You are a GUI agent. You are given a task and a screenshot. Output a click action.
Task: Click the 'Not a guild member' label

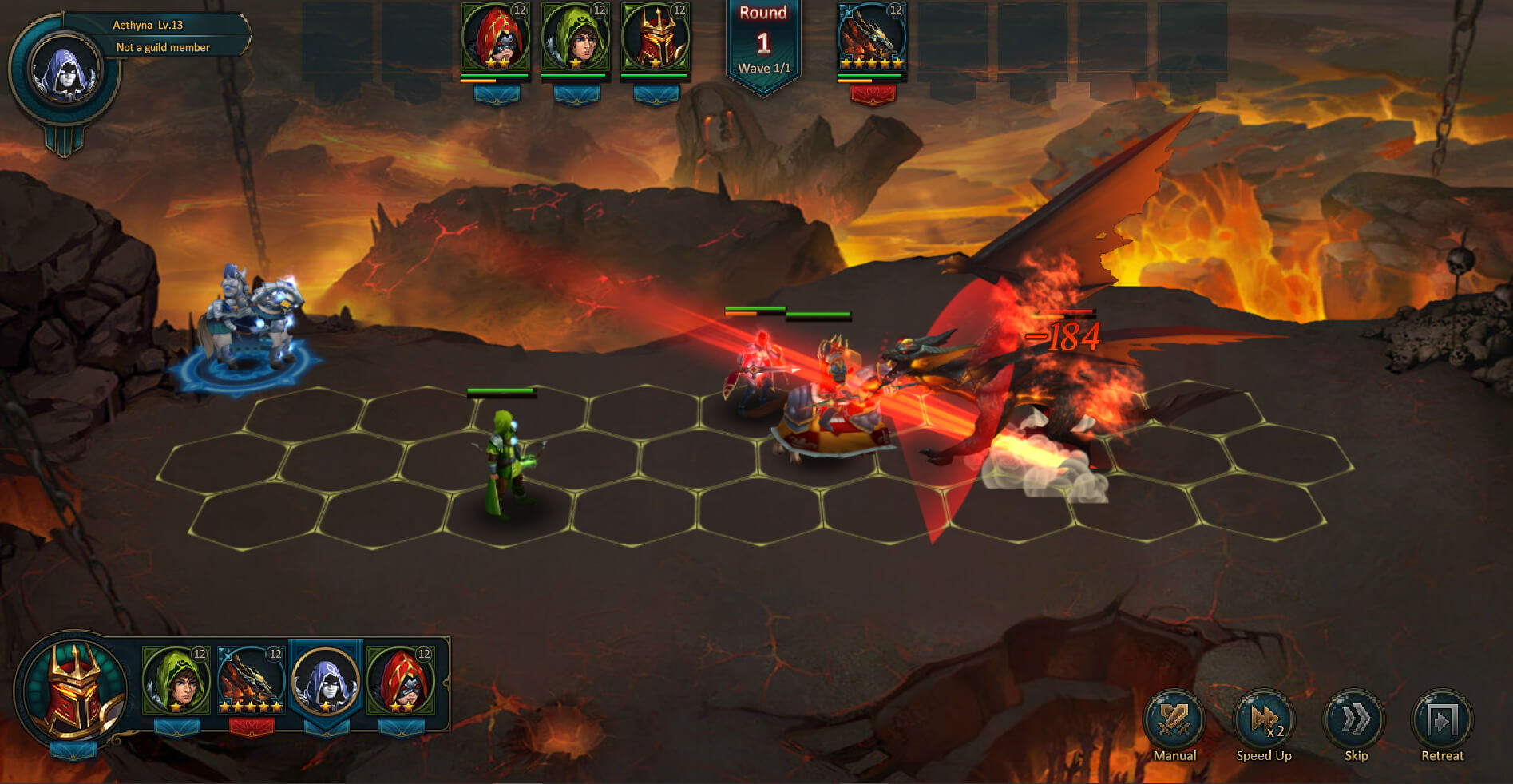162,48
